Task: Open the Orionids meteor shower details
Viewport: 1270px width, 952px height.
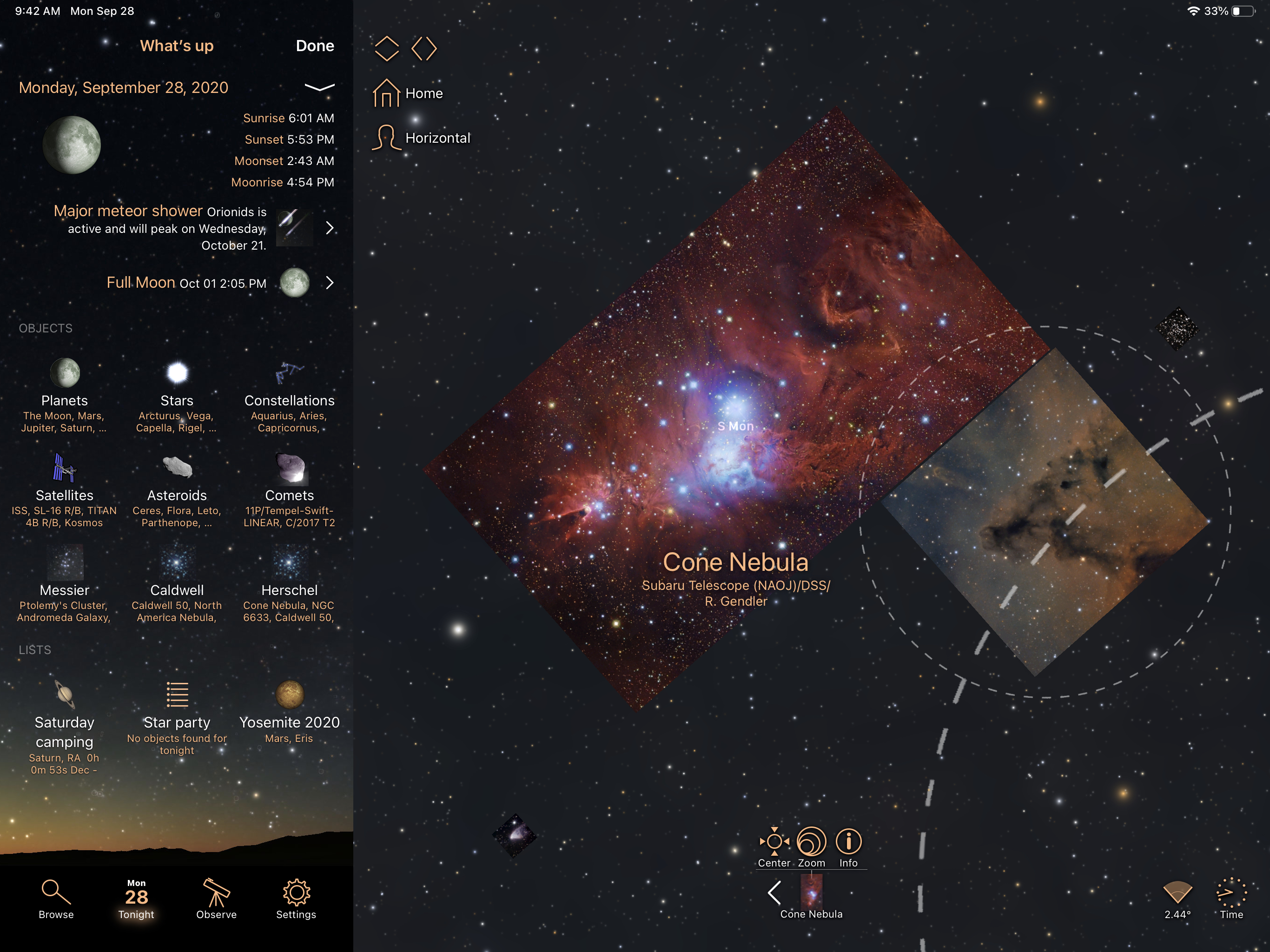Action: click(x=329, y=228)
